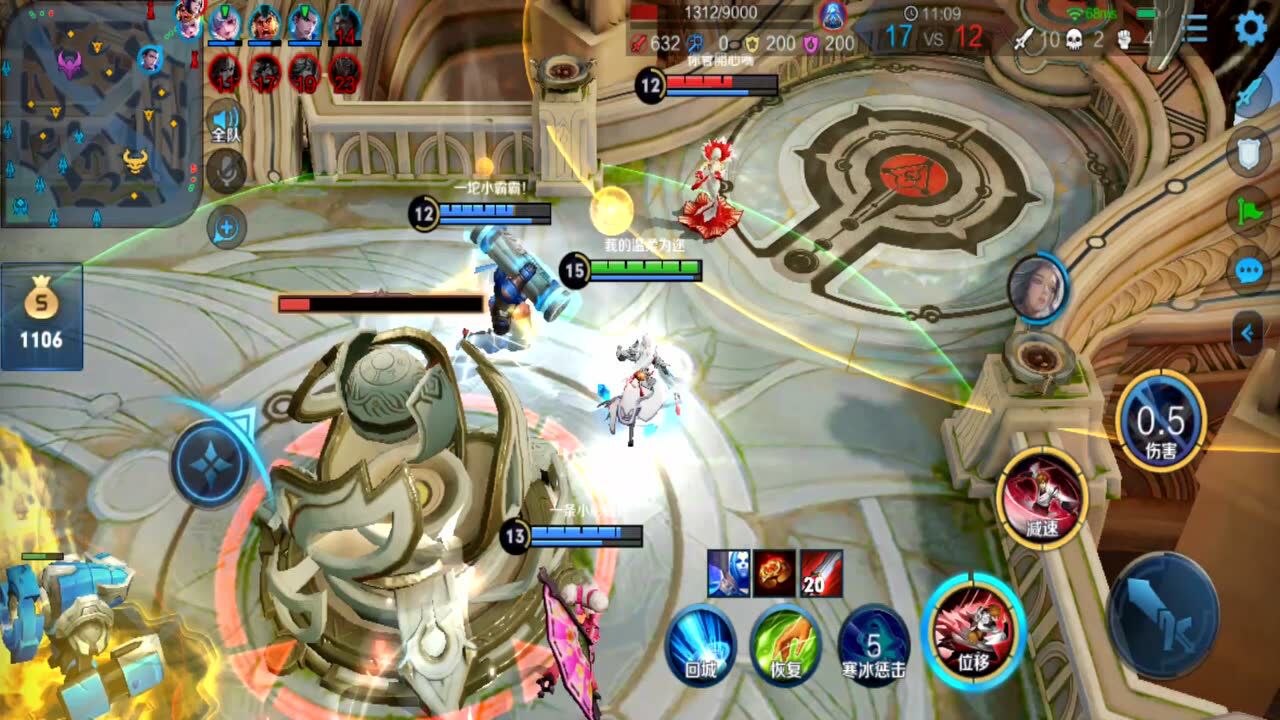Open the three-line scoreboard menu
This screenshot has height=720, width=1280.
point(1195,28)
